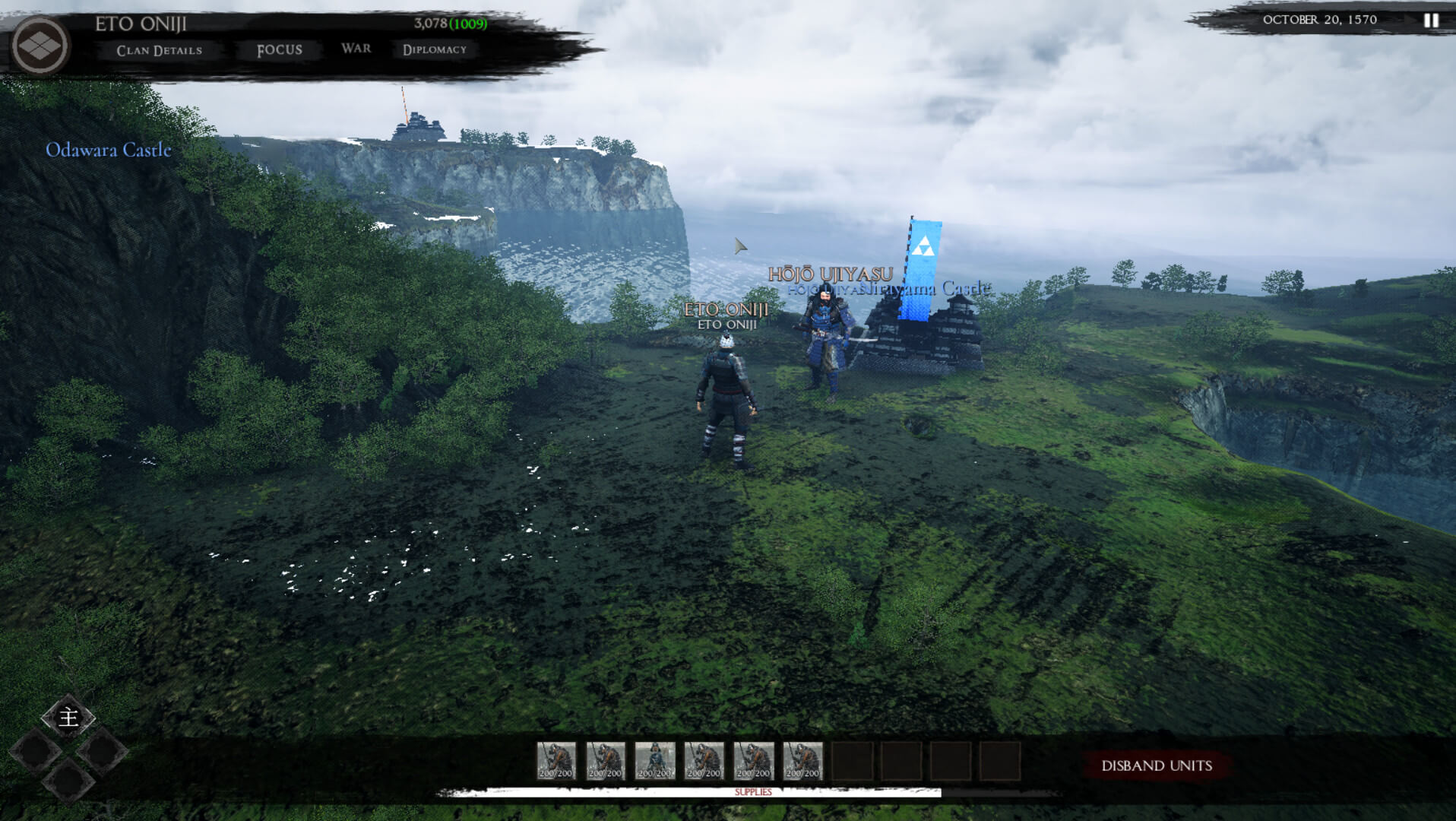
Task: Open the Diplomacy menu
Action: click(434, 50)
